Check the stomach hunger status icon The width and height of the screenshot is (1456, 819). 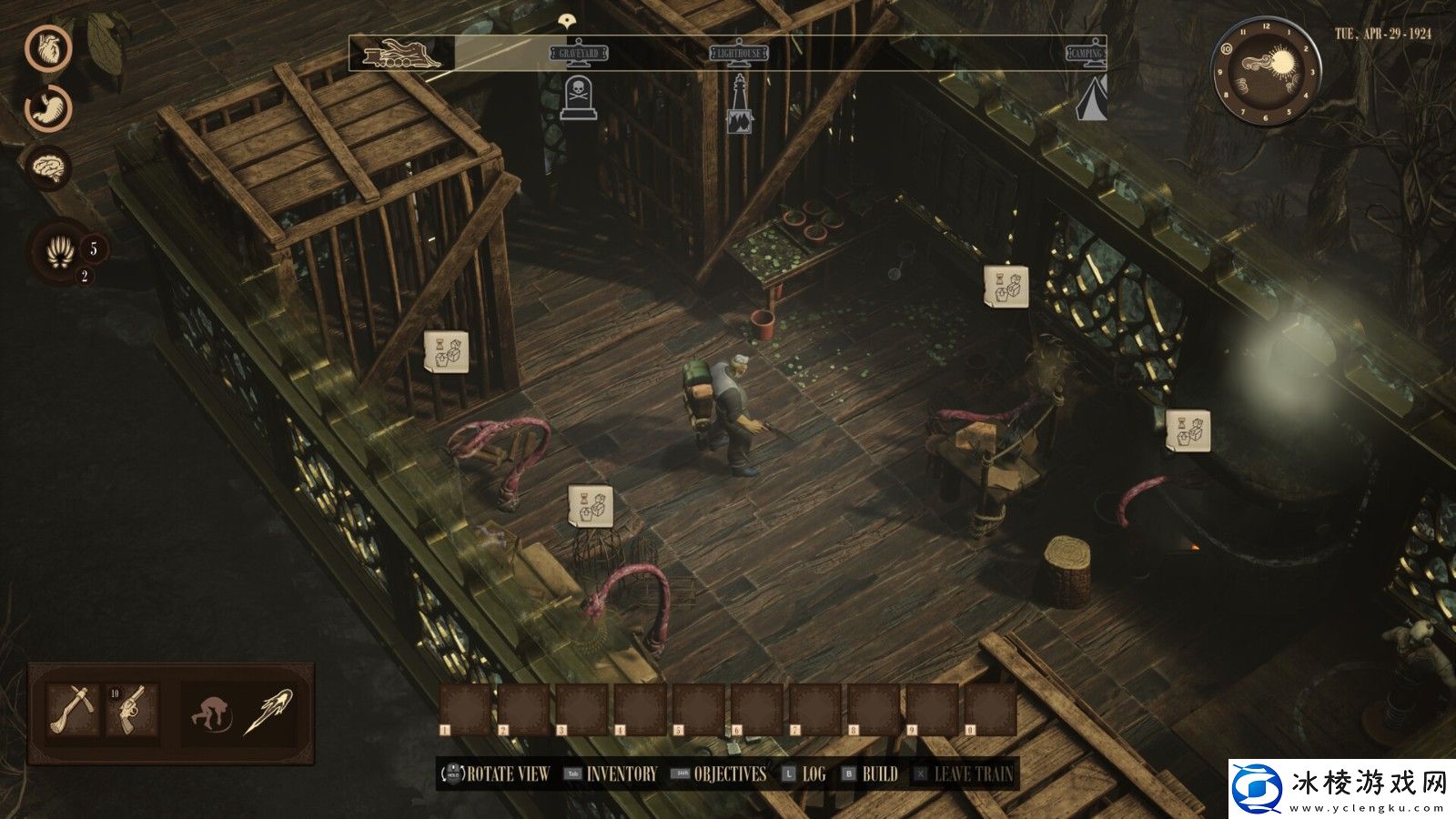coord(47,107)
